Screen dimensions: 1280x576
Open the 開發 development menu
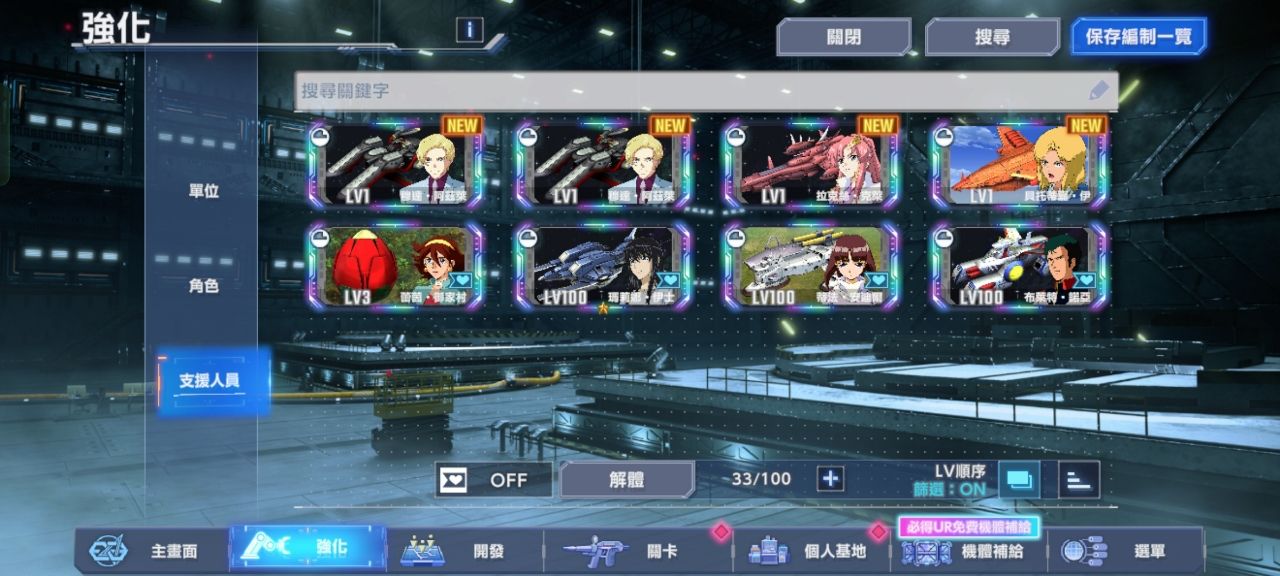pos(464,550)
